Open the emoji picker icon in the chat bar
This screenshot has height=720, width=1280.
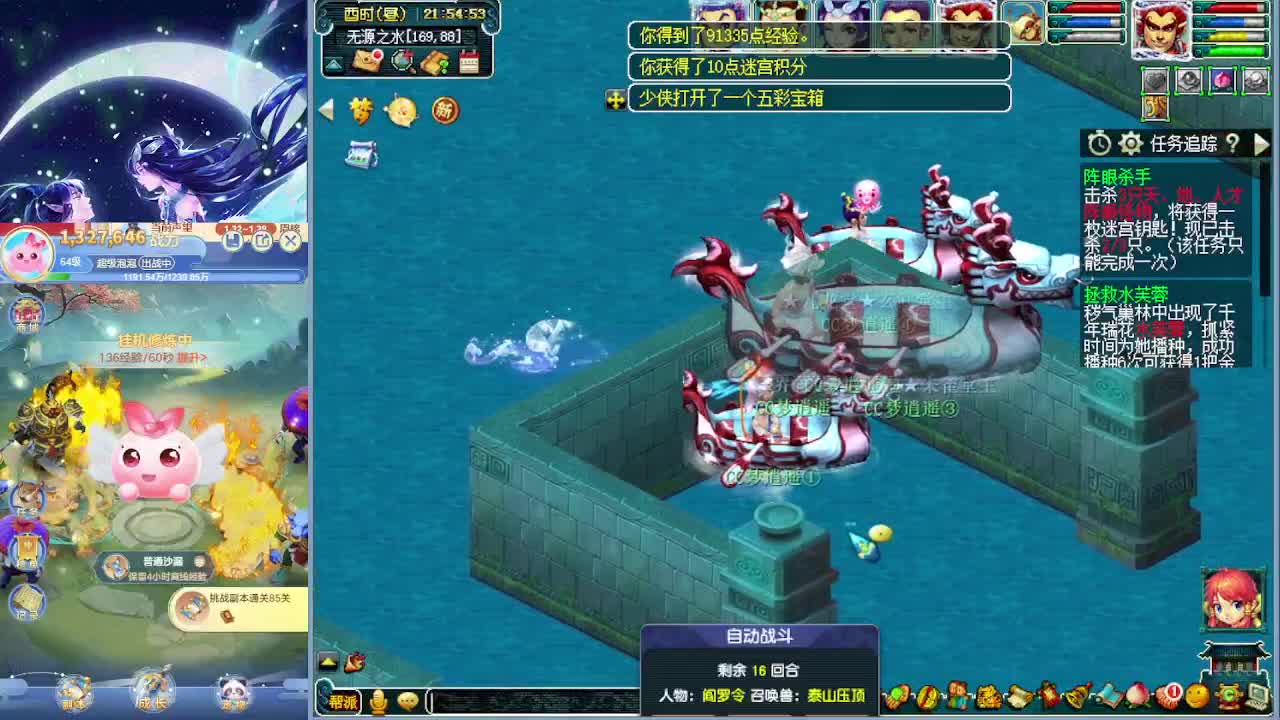[x=408, y=700]
